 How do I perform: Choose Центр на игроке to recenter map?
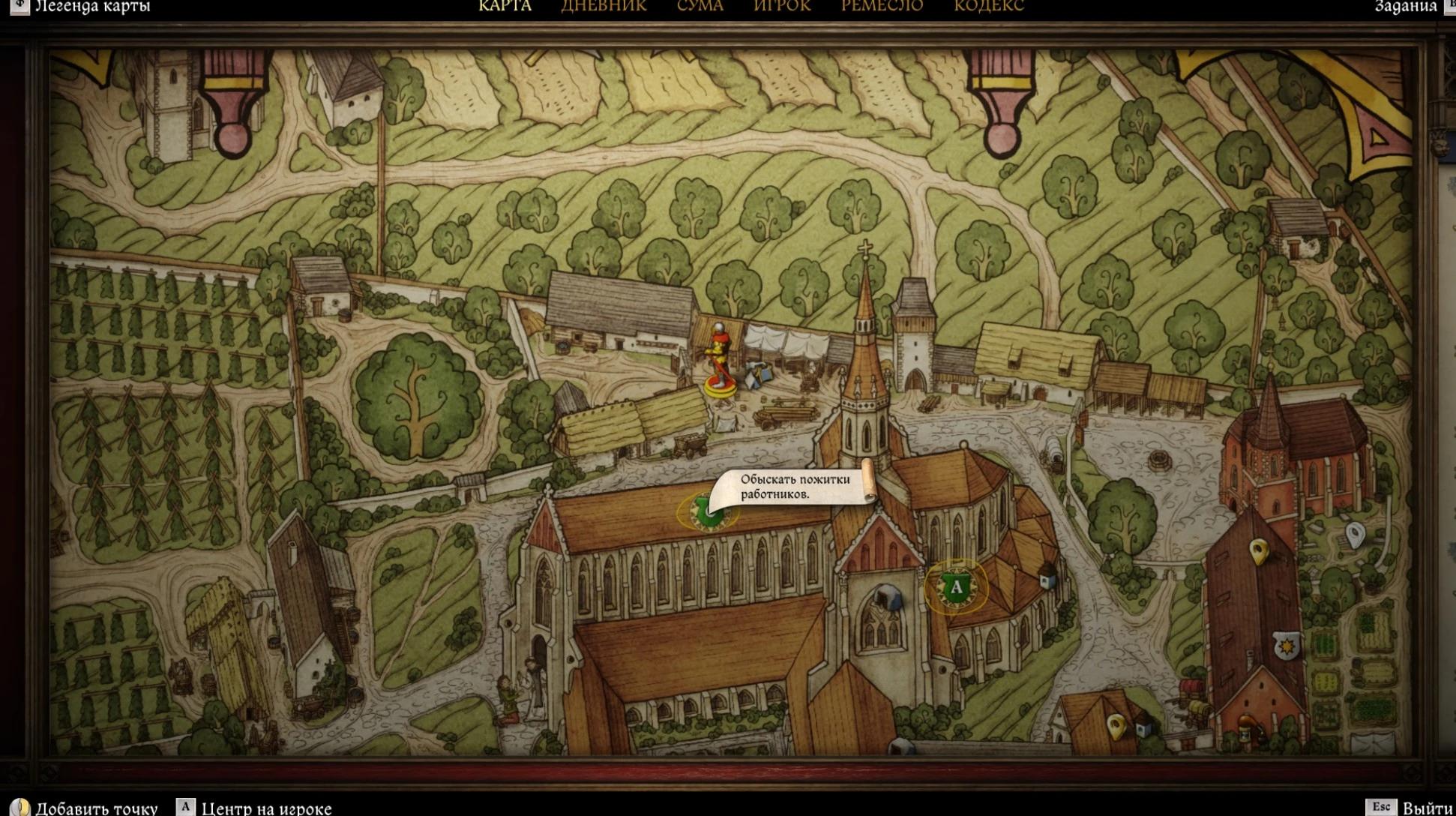(266, 808)
